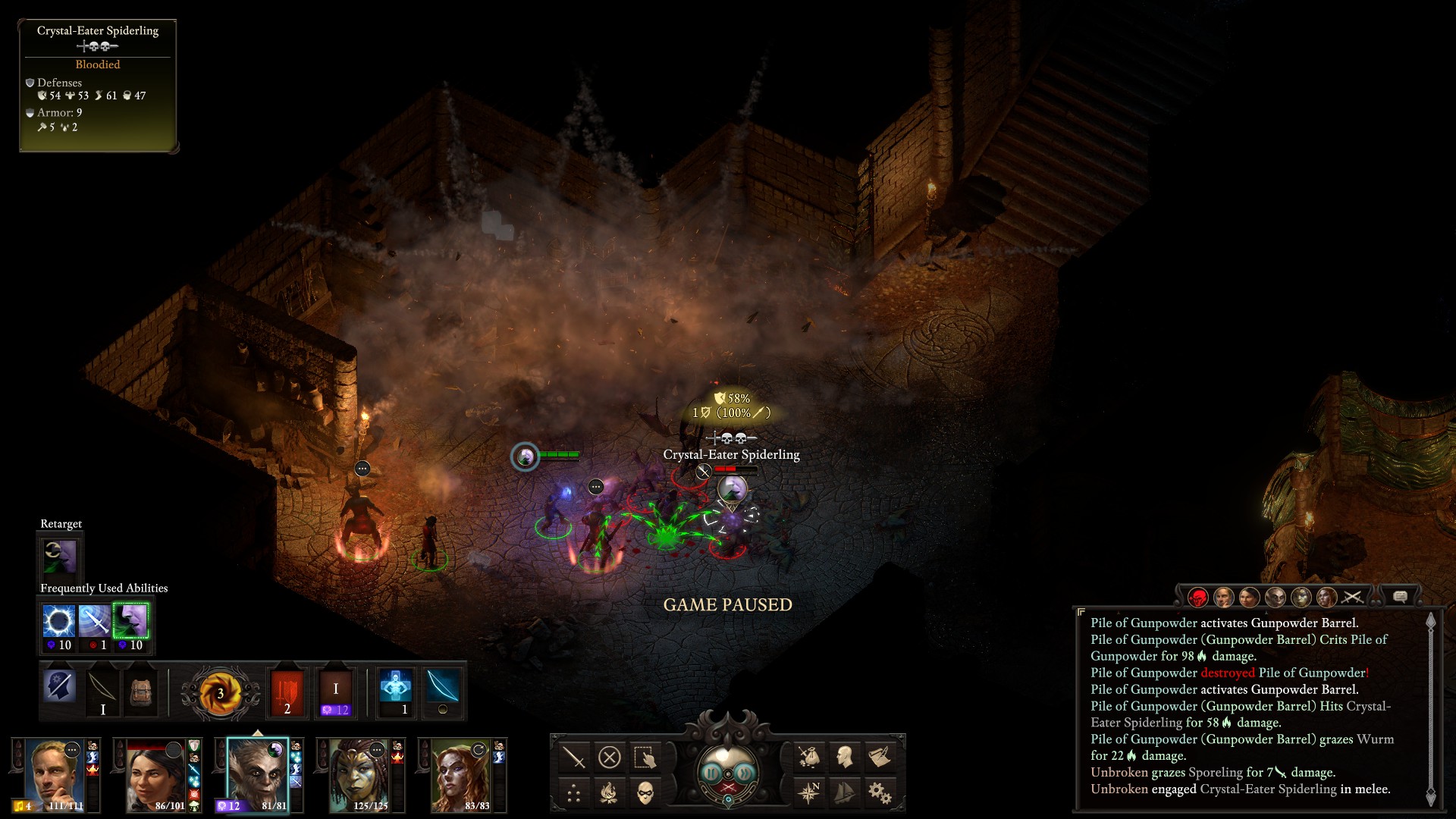Click the teal fast-forward speed button
Image resolution: width=1456 pixels, height=819 pixels.
click(745, 773)
